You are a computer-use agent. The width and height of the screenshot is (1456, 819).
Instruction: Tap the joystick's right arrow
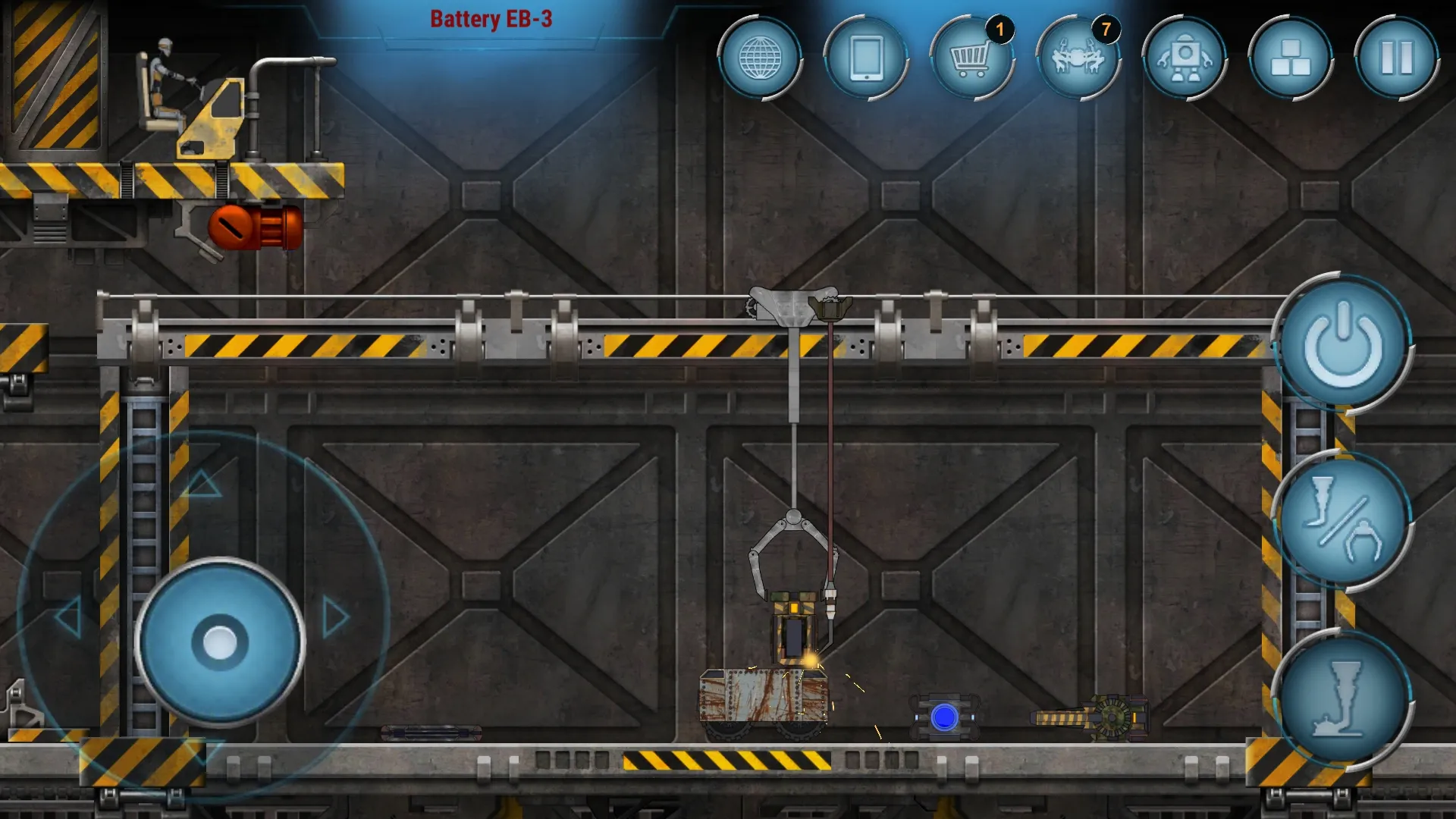tap(336, 617)
